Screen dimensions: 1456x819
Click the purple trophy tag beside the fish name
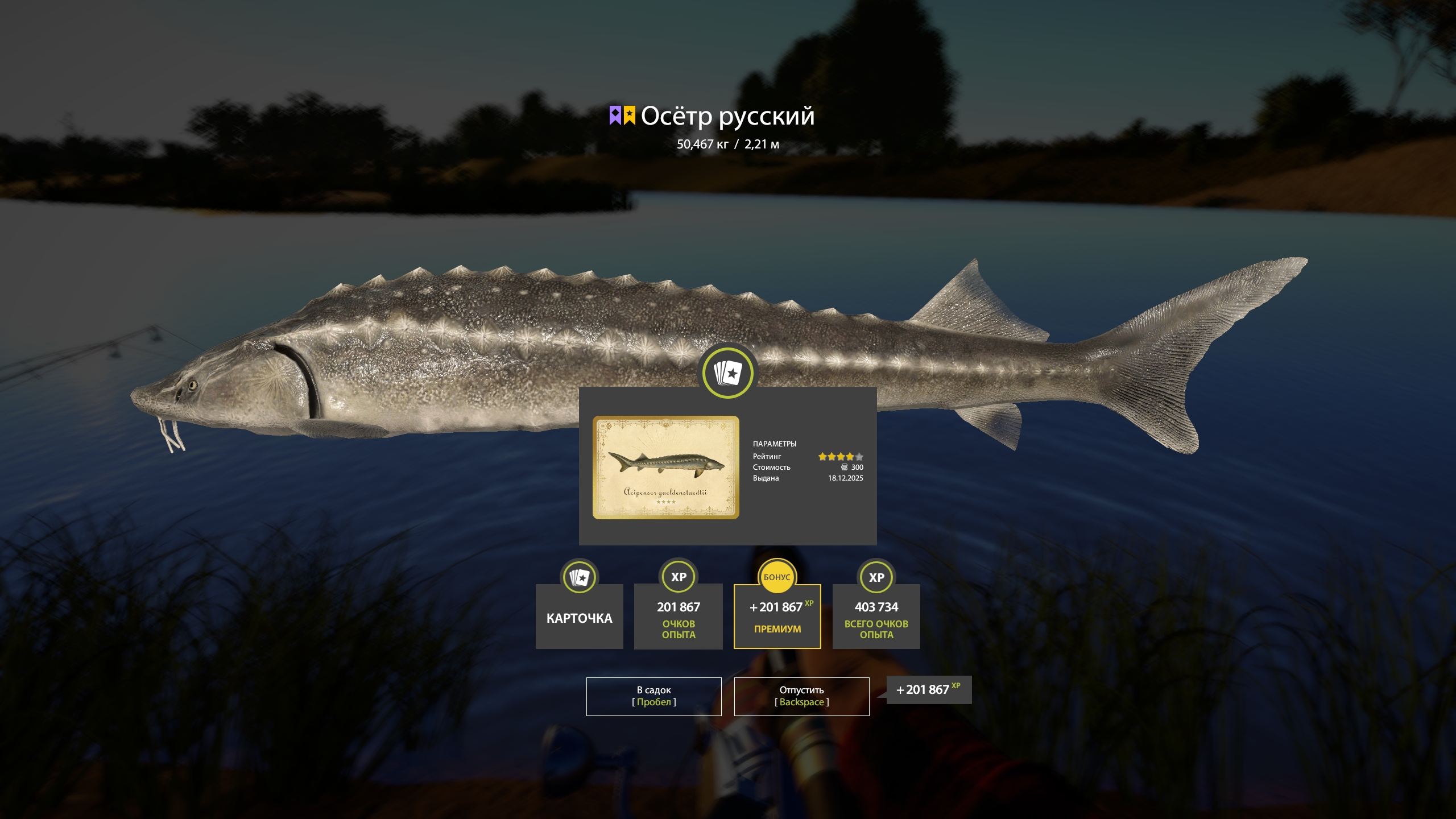tap(615, 115)
